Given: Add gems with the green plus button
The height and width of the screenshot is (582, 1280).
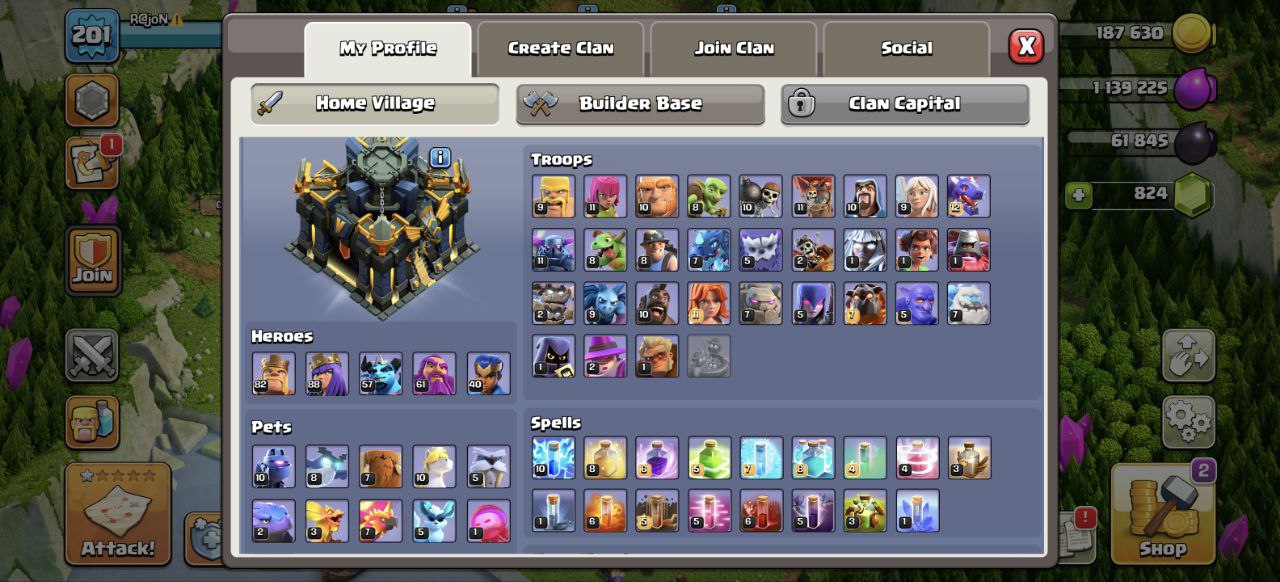Looking at the screenshot, I should [1078, 195].
